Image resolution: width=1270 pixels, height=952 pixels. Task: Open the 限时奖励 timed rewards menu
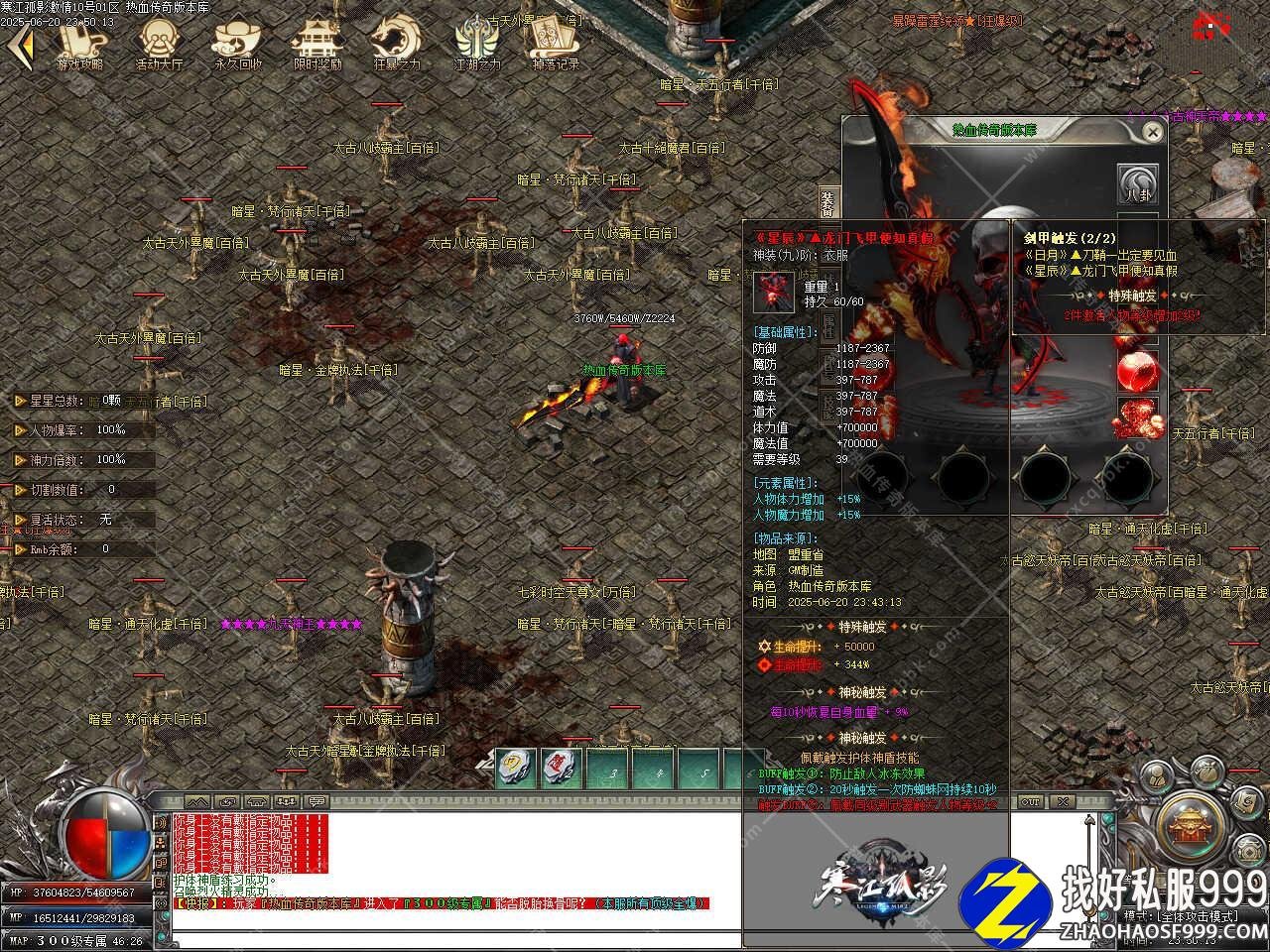317,44
